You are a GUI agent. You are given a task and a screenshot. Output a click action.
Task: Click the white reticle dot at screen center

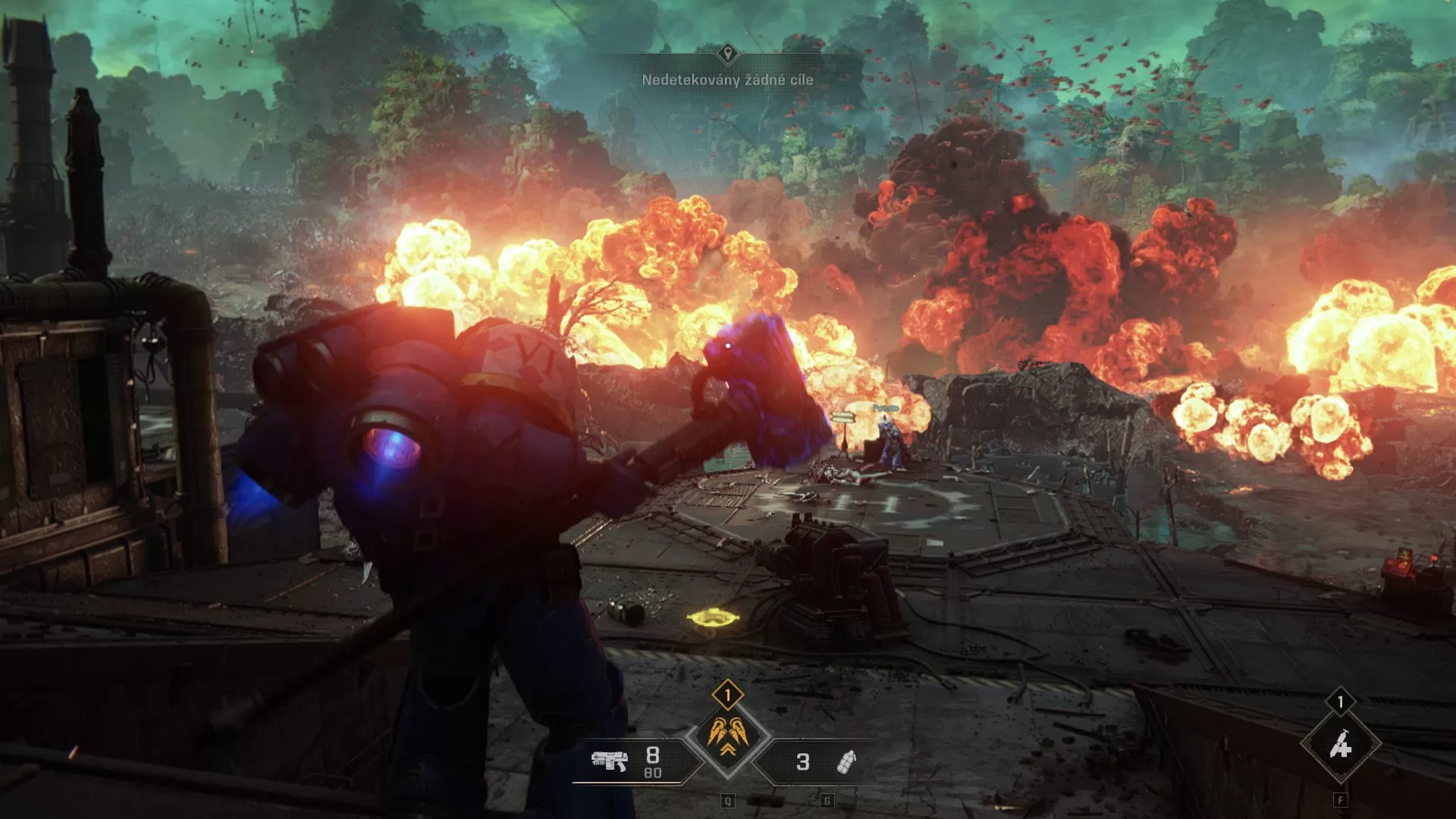coord(726,344)
